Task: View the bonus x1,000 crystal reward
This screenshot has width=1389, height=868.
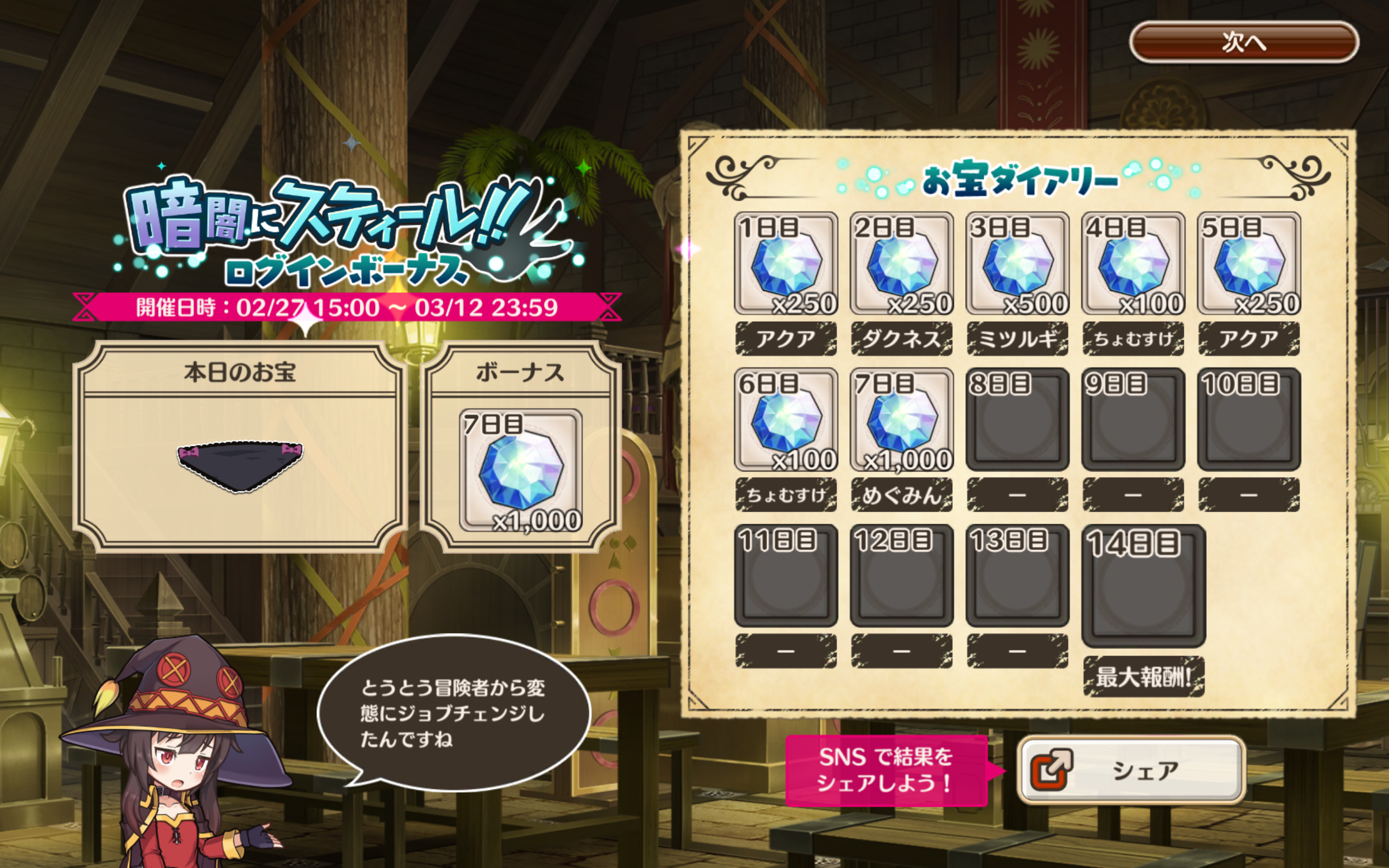Action: tap(520, 470)
